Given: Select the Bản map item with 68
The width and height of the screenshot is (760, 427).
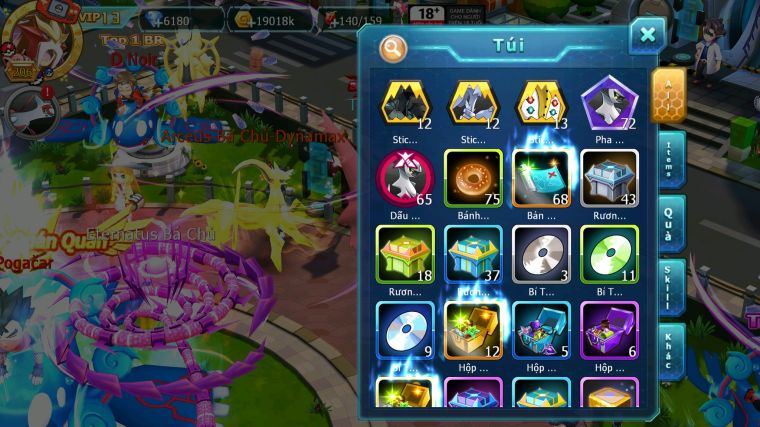Looking at the screenshot, I should point(541,179).
